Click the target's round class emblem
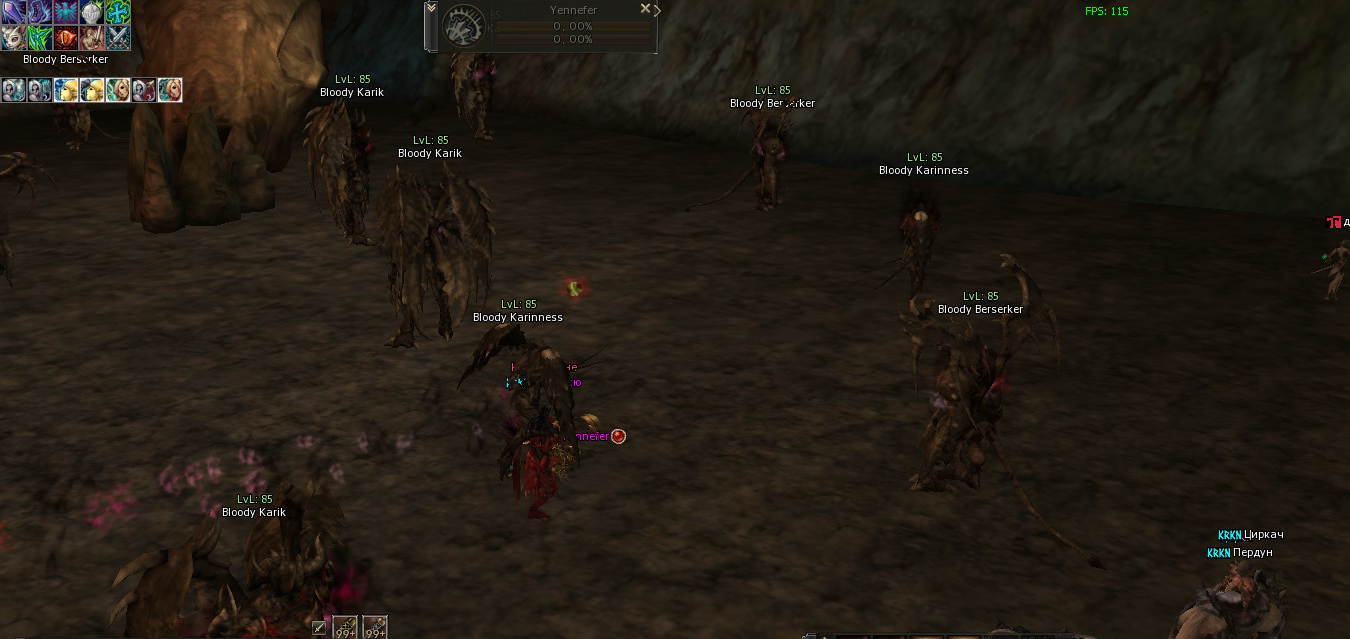 click(463, 27)
